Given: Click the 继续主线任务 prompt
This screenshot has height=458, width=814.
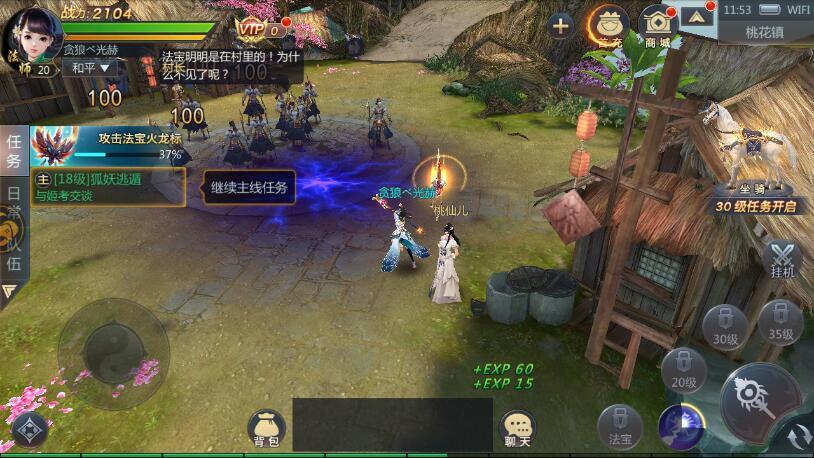Looking at the screenshot, I should click(x=249, y=187).
